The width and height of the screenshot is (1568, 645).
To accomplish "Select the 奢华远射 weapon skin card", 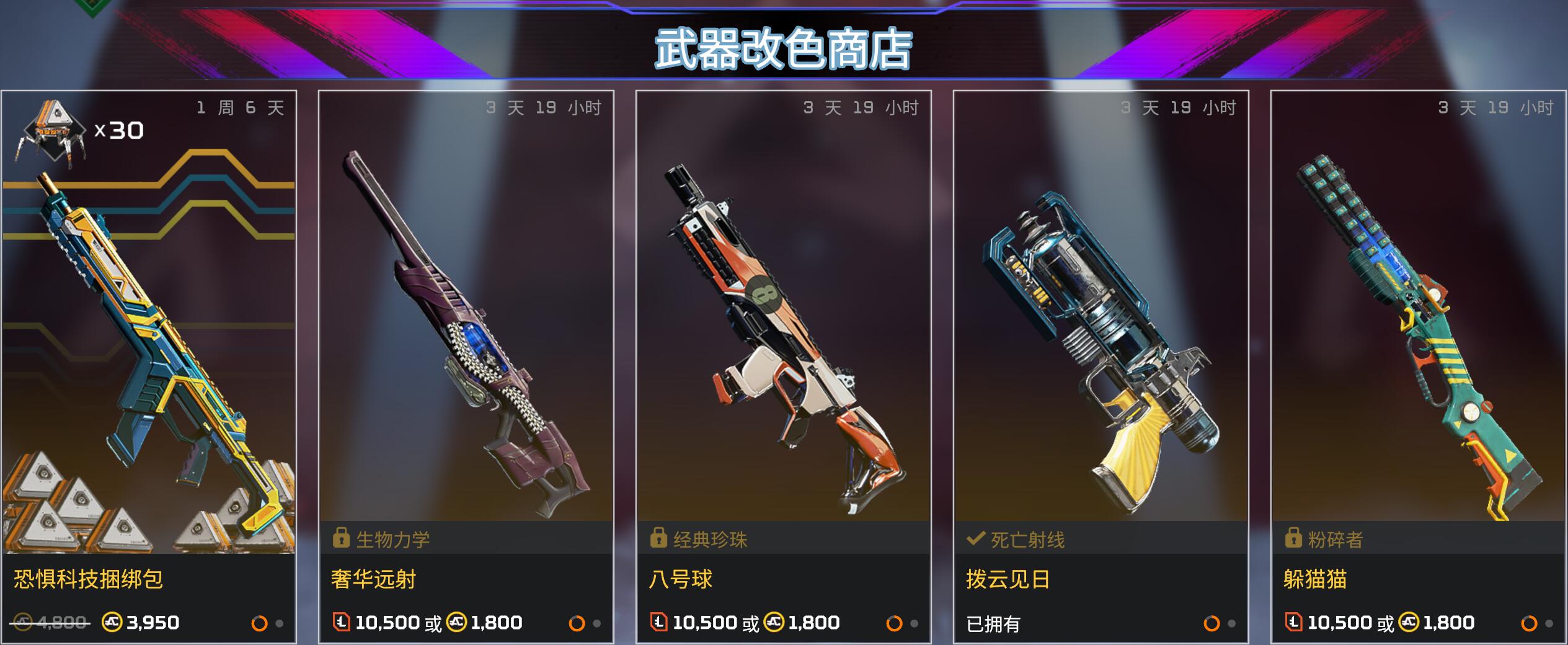I will point(466,366).
